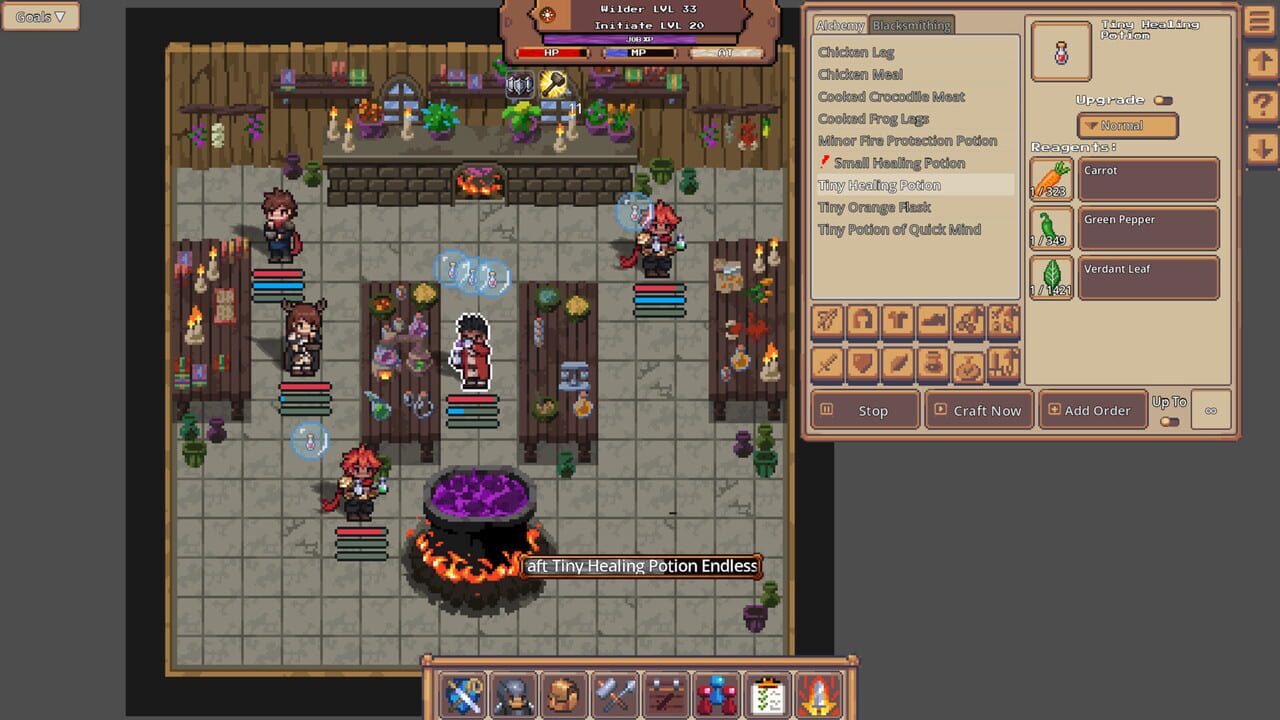1280x720 pixels.
Task: Open the Normal quality dropdown
Action: (x=1126, y=125)
